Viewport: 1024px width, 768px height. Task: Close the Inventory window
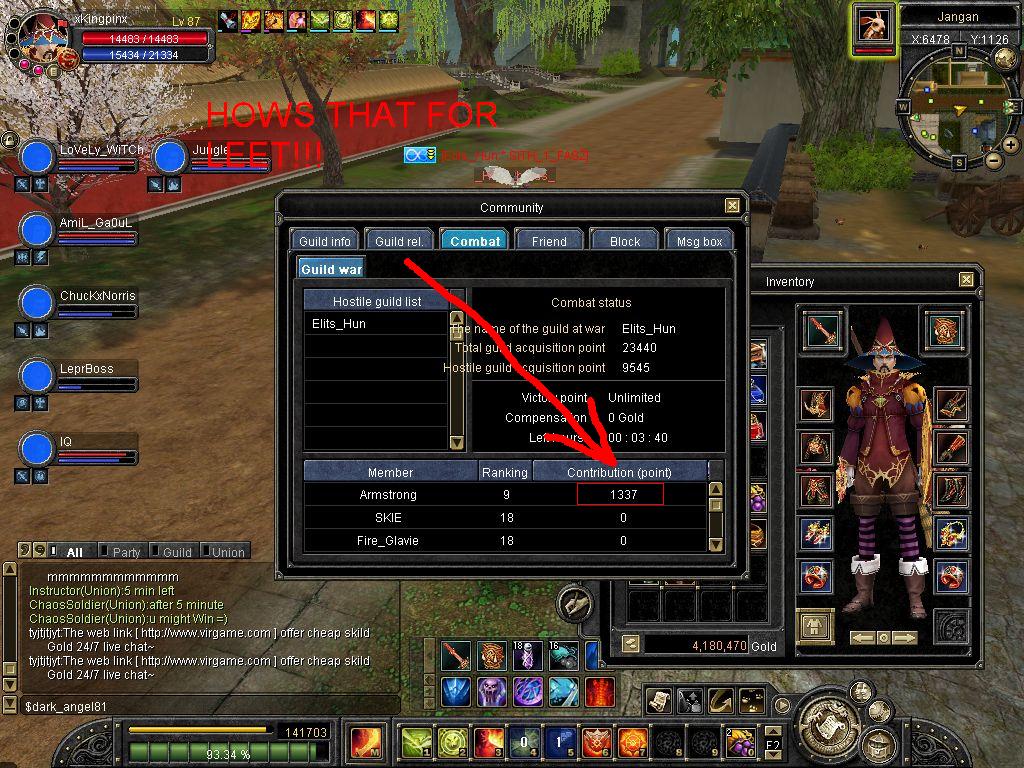pyautogui.click(x=966, y=281)
